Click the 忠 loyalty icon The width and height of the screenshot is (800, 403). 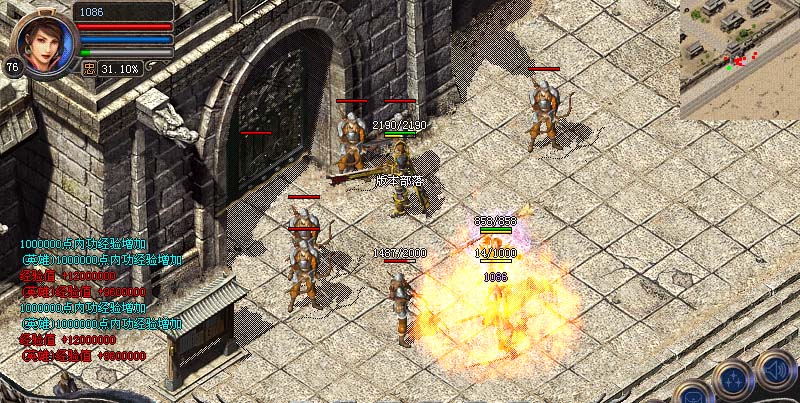(90, 69)
